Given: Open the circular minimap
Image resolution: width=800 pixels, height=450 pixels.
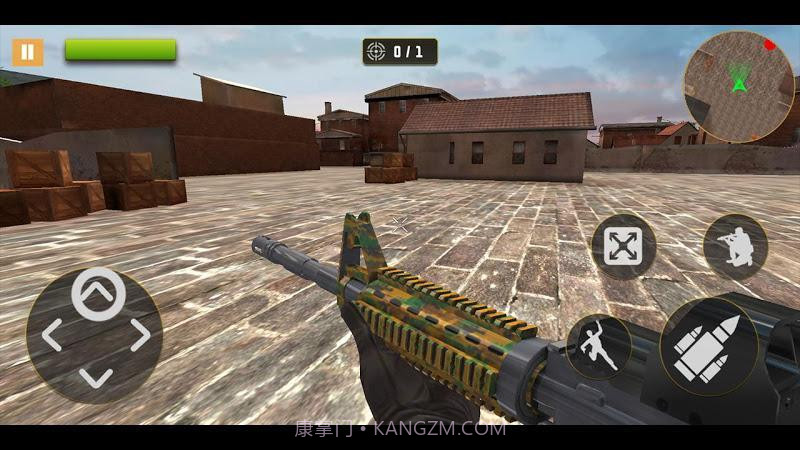Looking at the screenshot, I should coord(738,86).
